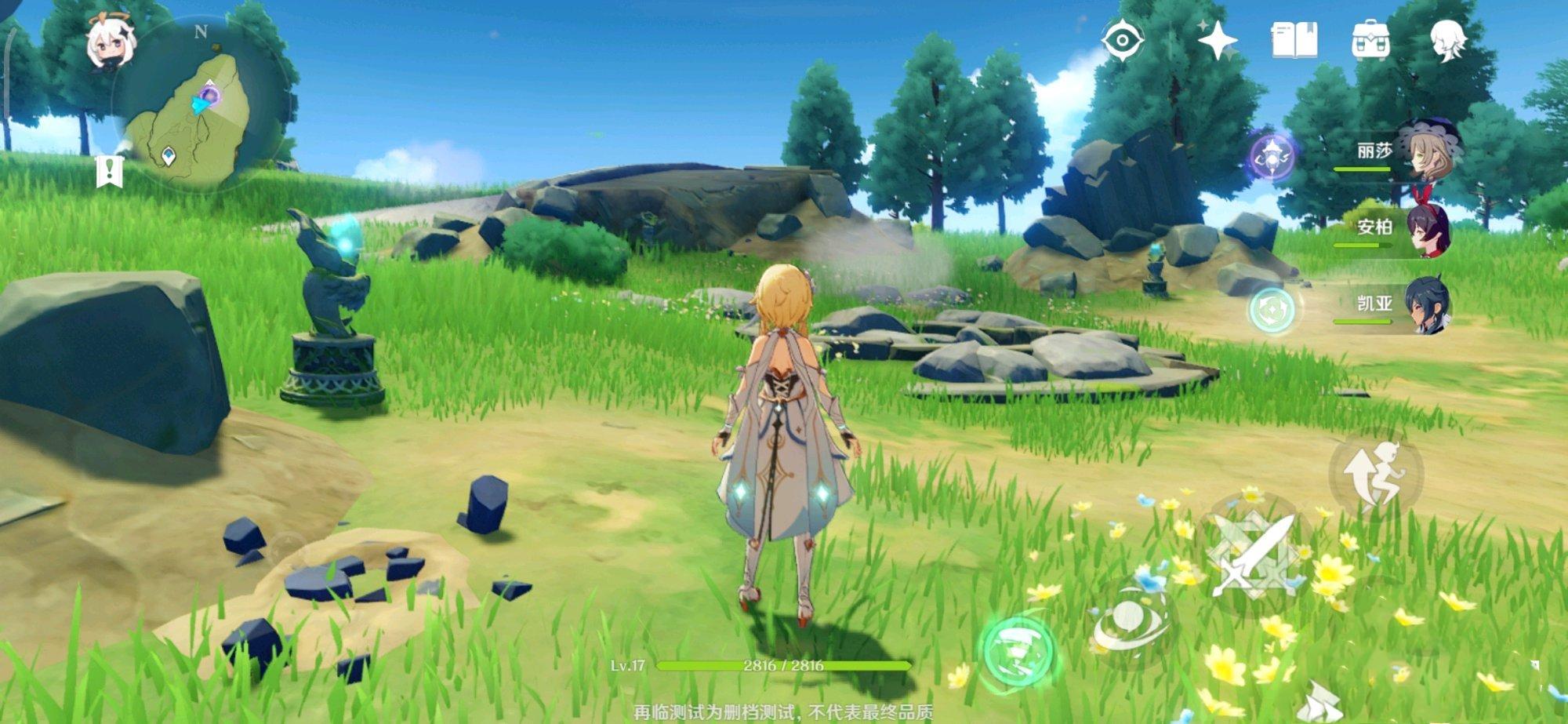Tap the sword attack button
The height and width of the screenshot is (724, 1568).
(1252, 554)
